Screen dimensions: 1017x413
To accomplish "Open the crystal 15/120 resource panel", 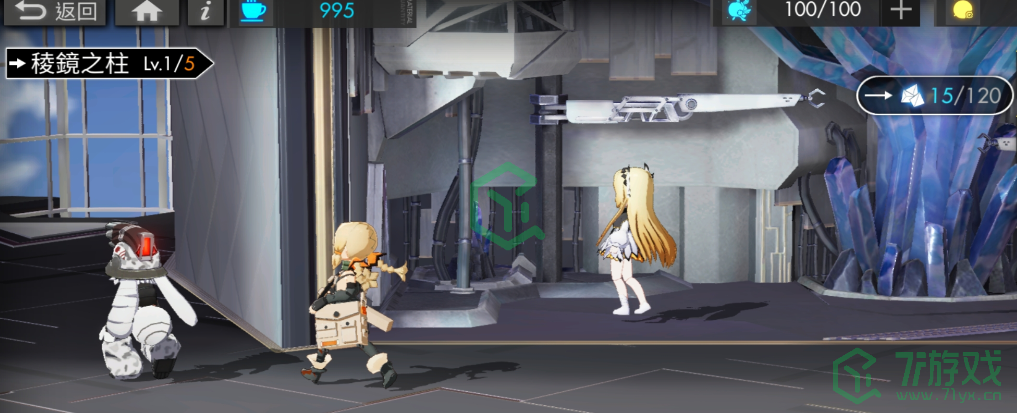I will [x=929, y=96].
